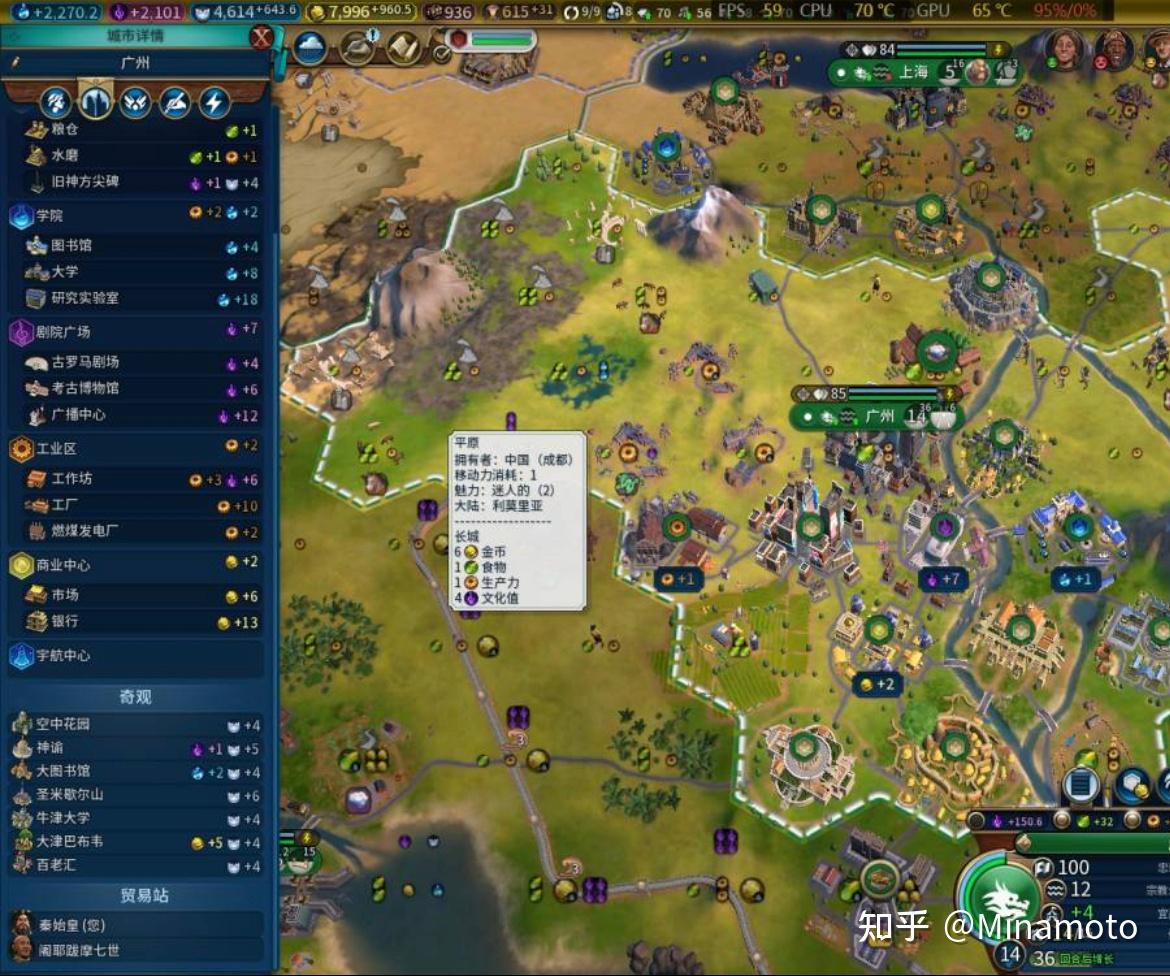Select the 研究实验室 building row
Viewport: 1170px width, 976px height.
[140, 298]
